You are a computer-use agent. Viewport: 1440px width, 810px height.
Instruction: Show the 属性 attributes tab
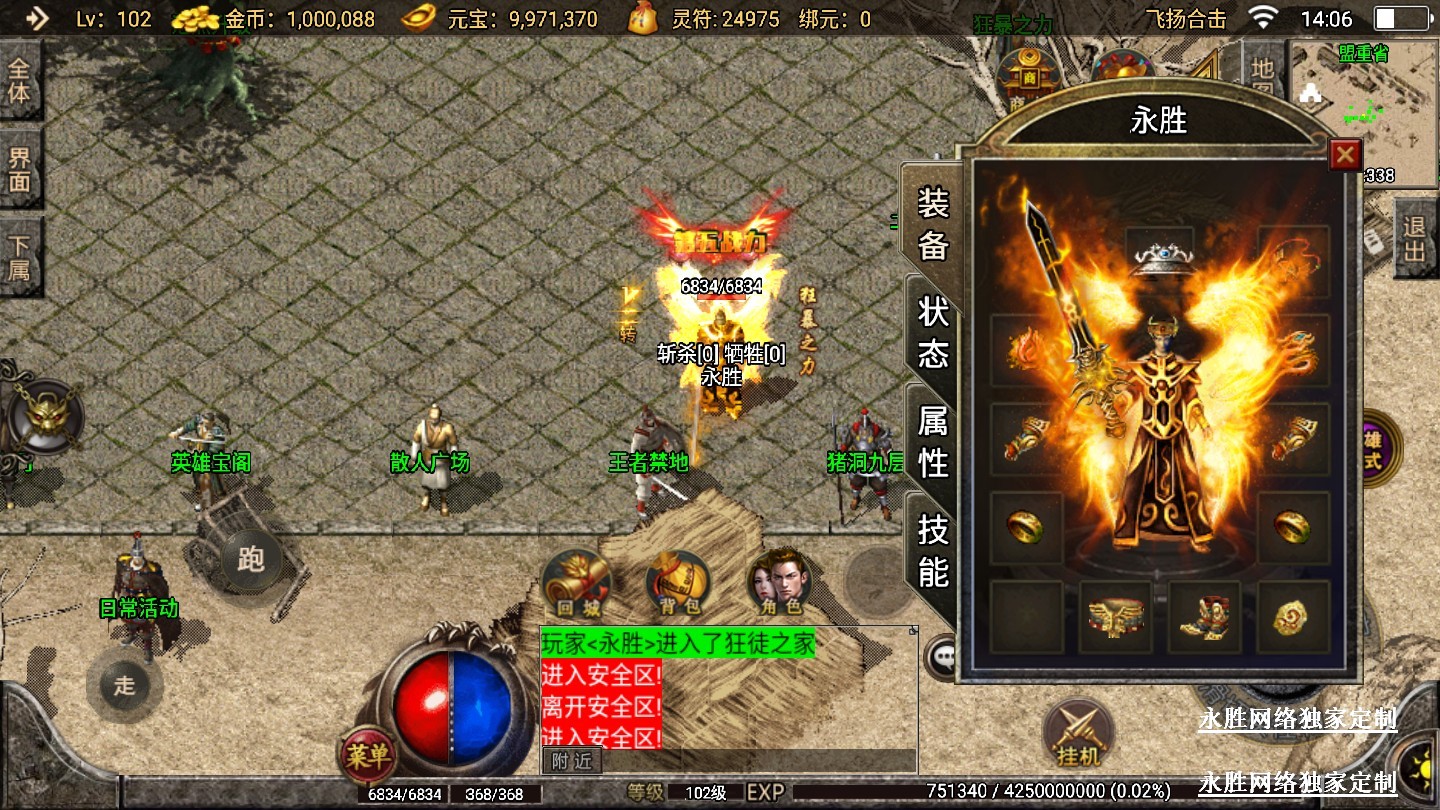tap(933, 441)
